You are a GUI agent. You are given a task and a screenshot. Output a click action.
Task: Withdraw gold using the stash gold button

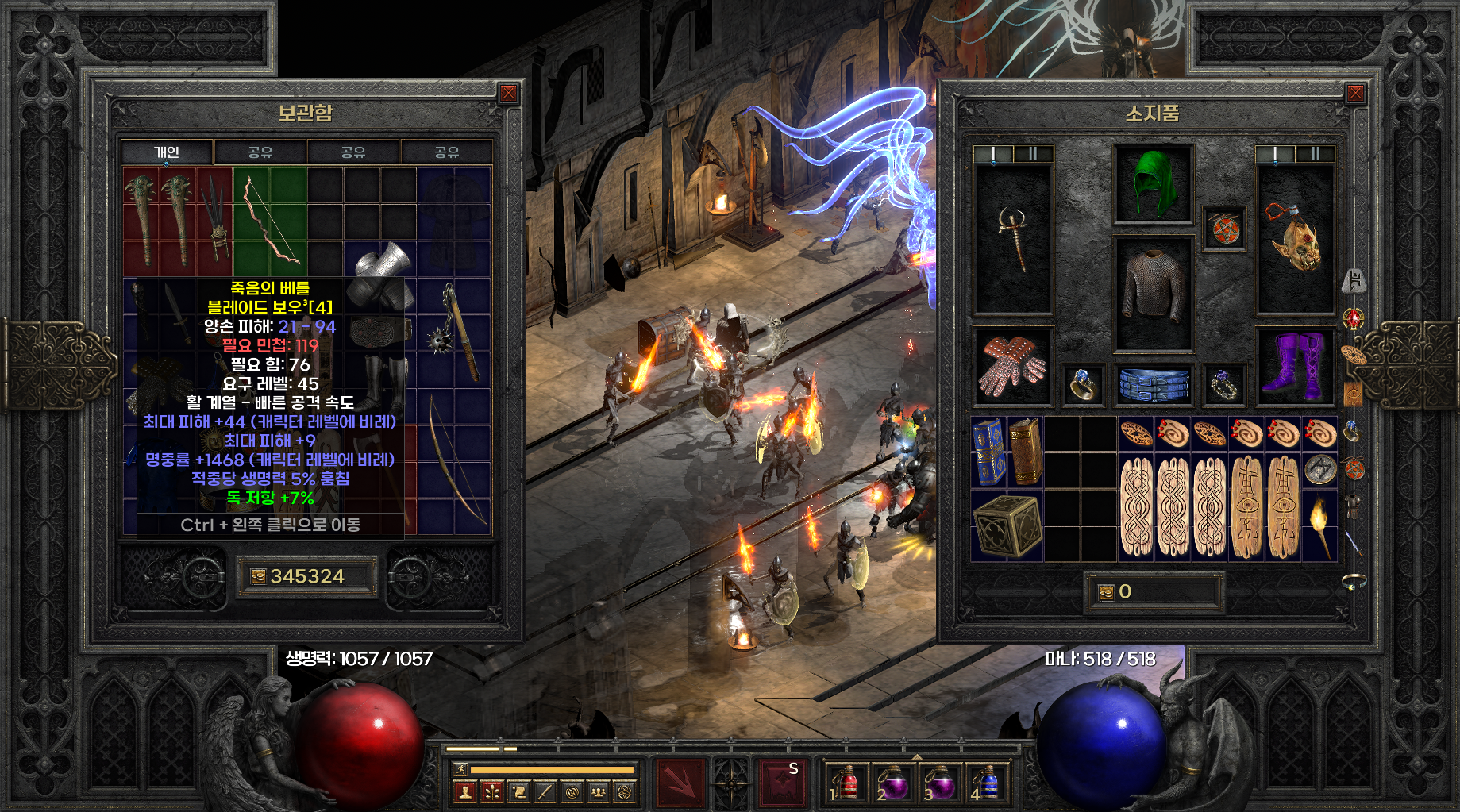coord(258,576)
